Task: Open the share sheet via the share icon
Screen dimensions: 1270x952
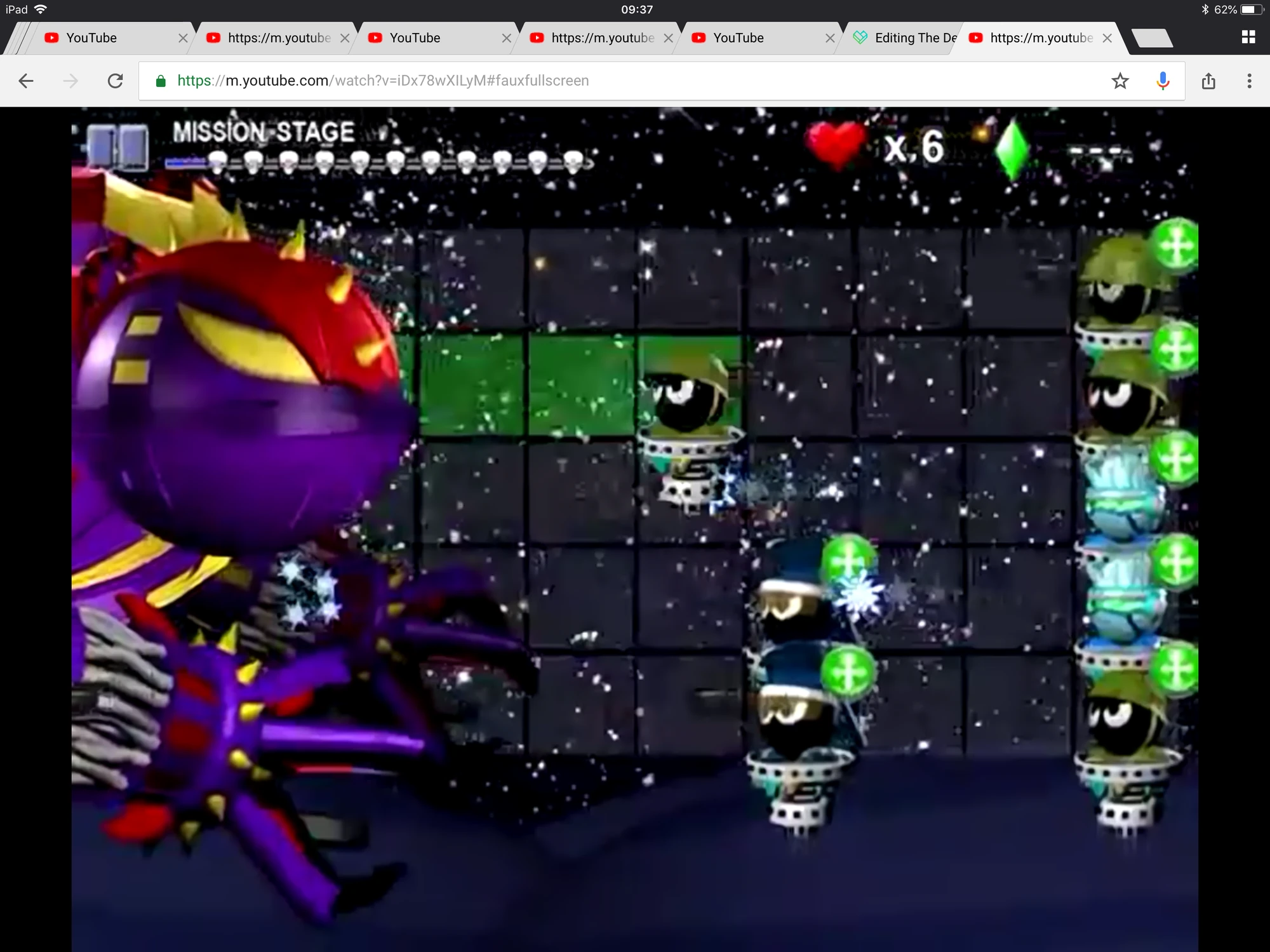Action: tap(1208, 81)
